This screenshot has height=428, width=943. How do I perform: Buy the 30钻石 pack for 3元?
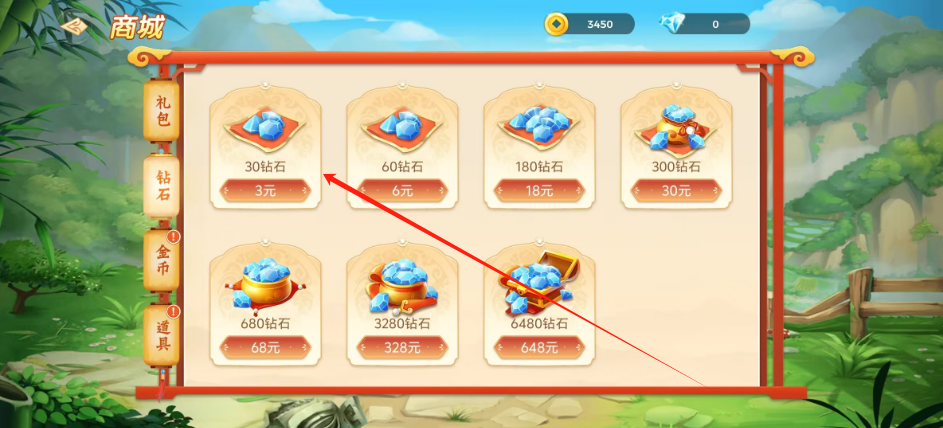tap(265, 191)
